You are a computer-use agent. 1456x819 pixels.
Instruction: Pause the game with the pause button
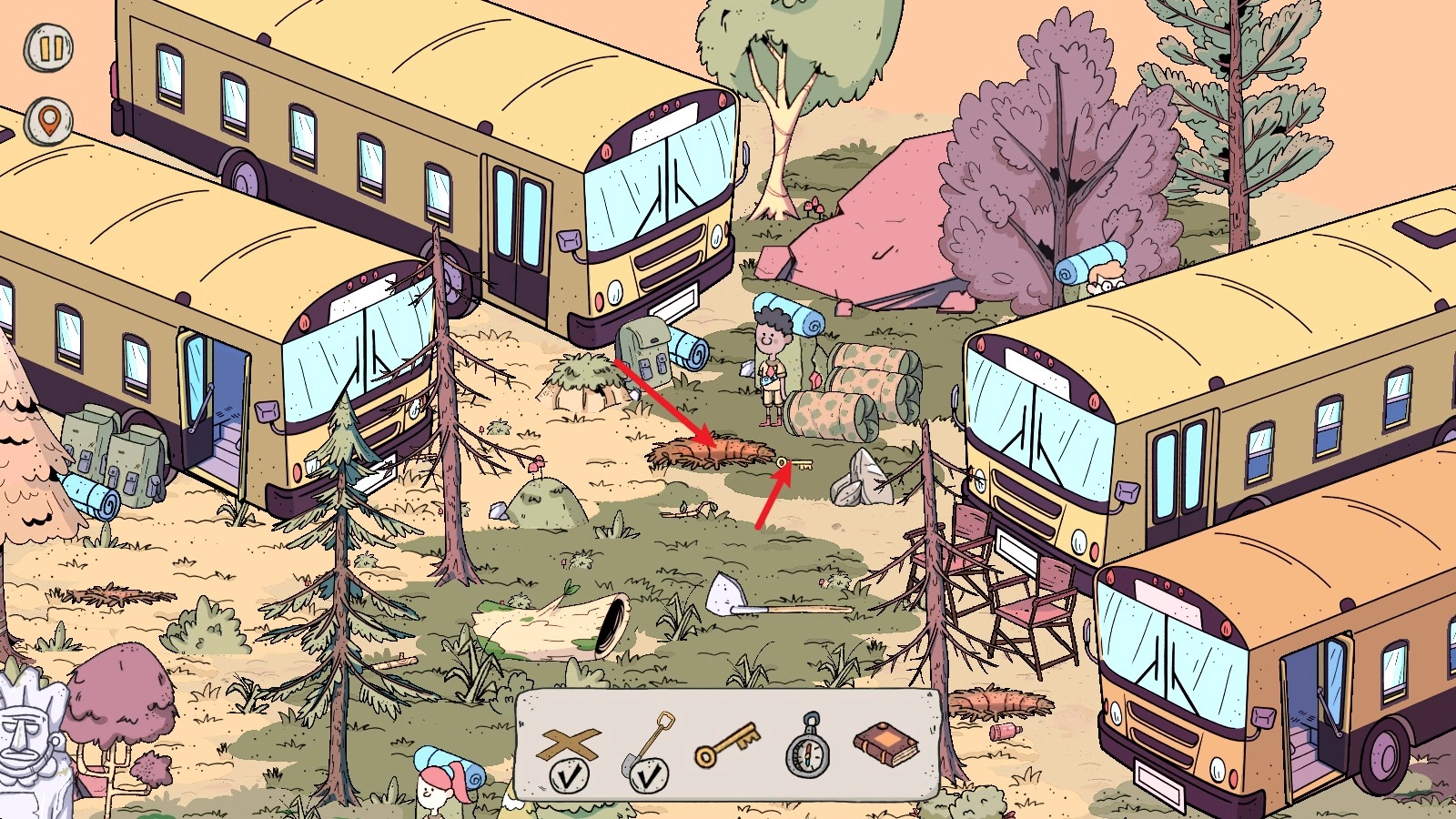pos(48,48)
